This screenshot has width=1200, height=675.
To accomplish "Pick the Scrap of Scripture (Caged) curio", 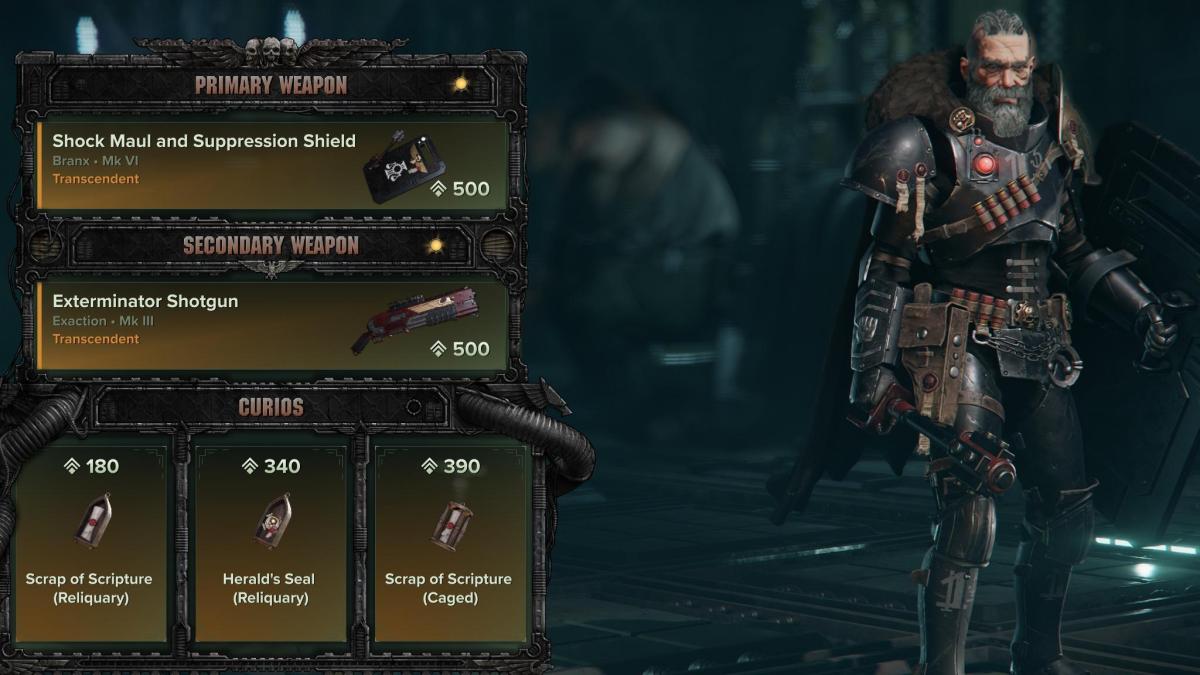I will point(448,540).
